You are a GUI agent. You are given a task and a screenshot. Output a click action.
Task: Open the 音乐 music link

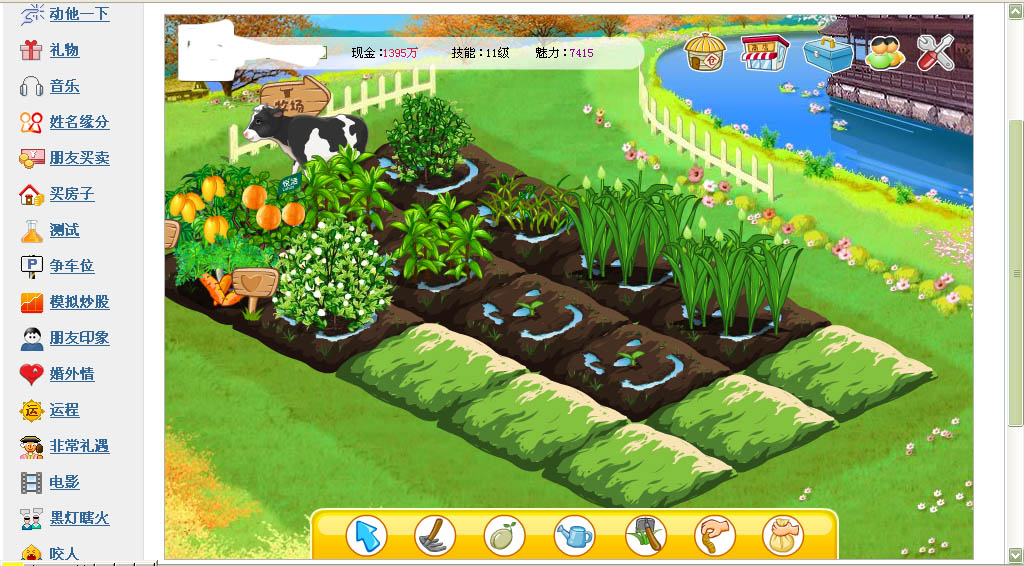pos(64,86)
